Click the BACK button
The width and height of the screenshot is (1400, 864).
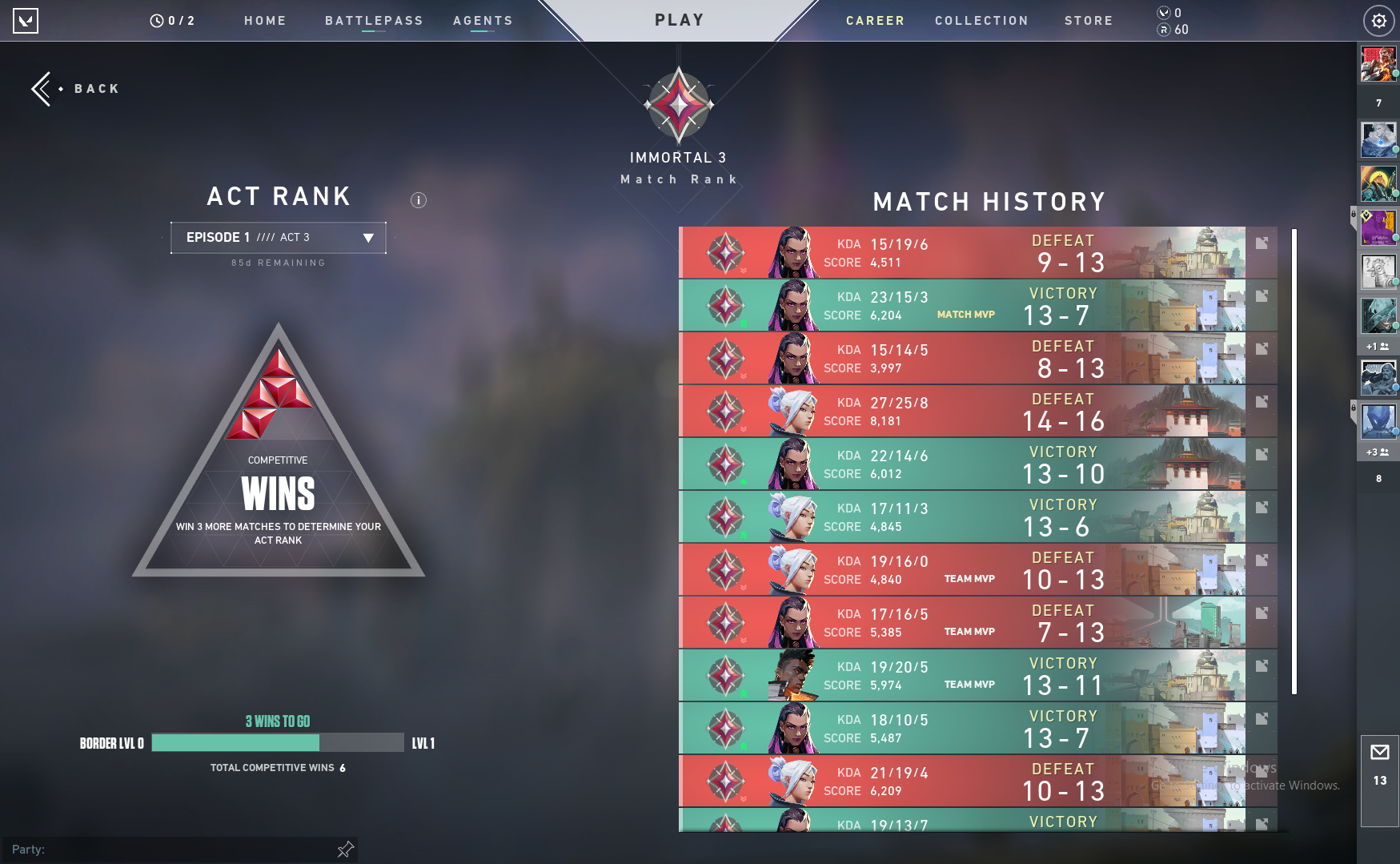click(76, 88)
